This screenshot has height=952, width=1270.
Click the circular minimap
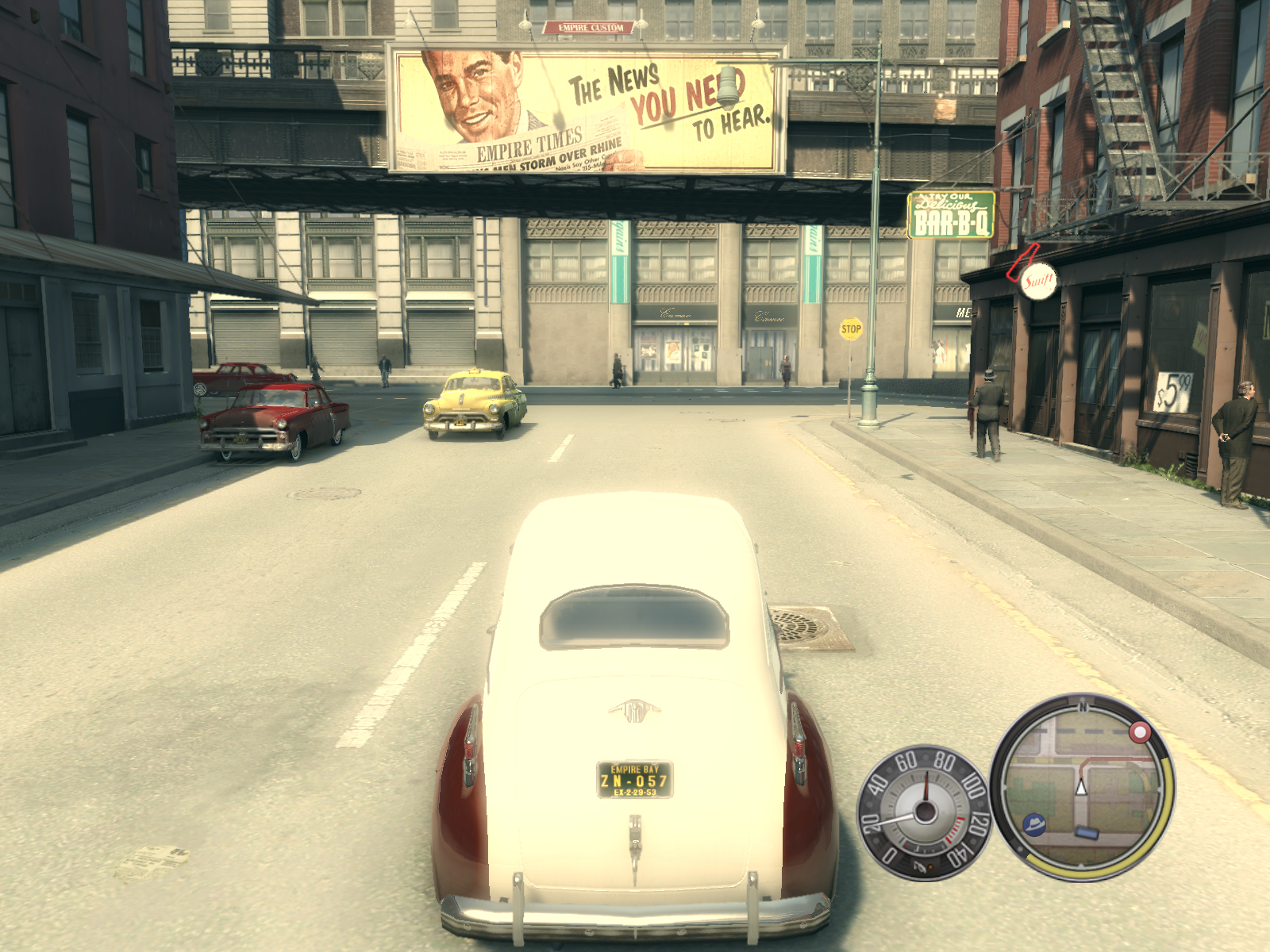[1083, 788]
